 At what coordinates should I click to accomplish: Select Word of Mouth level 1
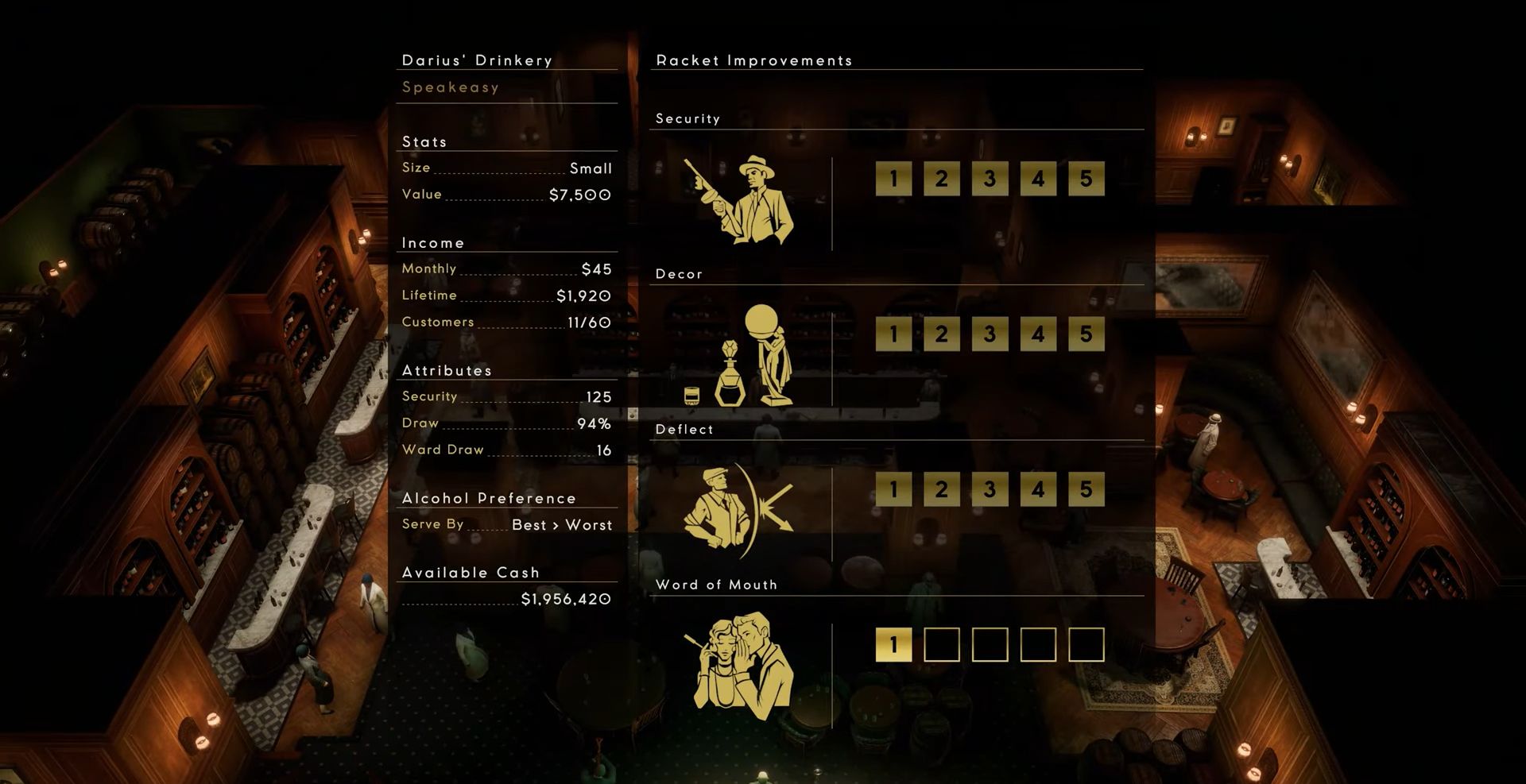894,645
